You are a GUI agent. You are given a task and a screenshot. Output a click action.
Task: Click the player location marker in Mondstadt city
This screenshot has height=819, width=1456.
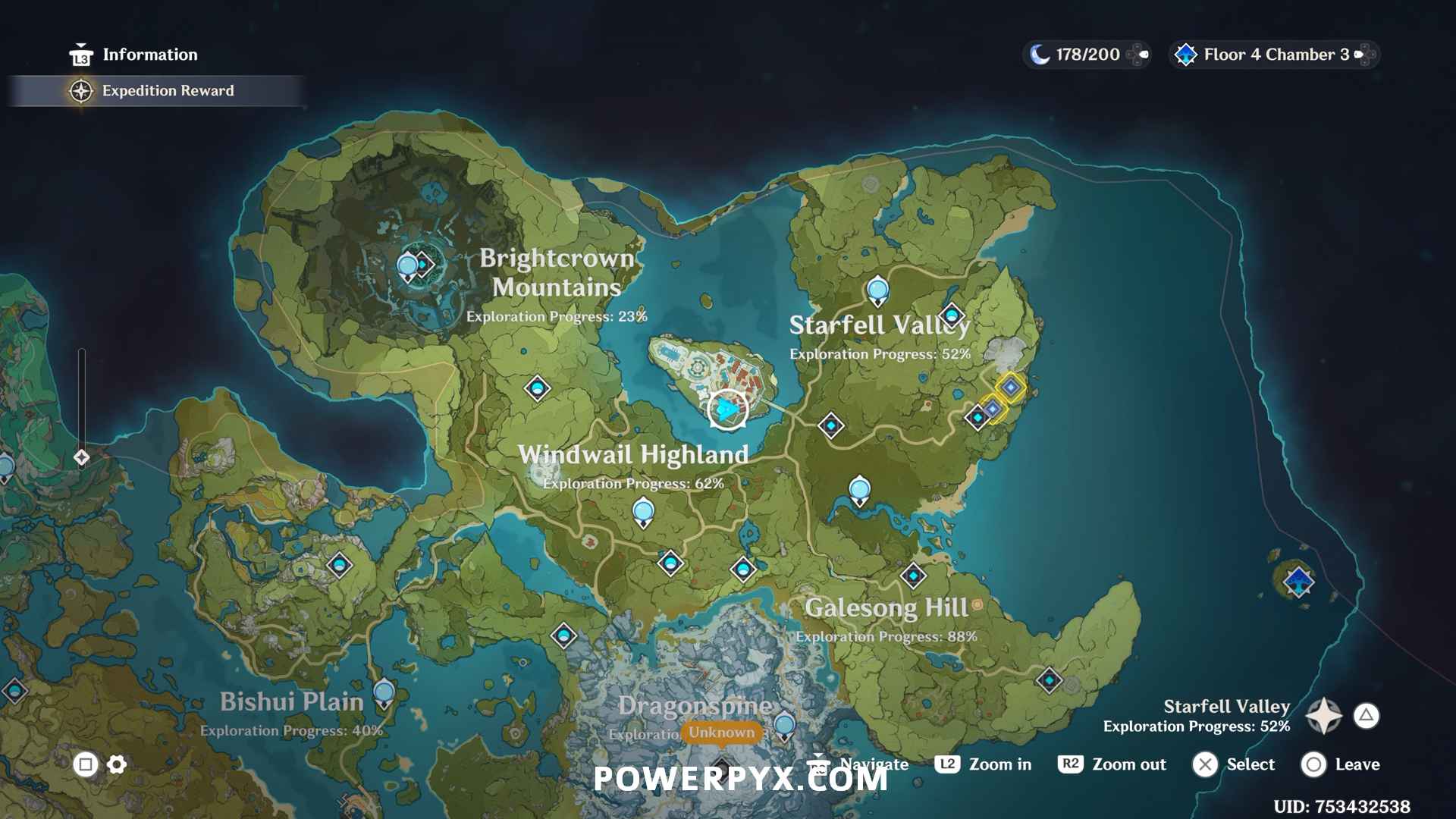[x=727, y=409]
